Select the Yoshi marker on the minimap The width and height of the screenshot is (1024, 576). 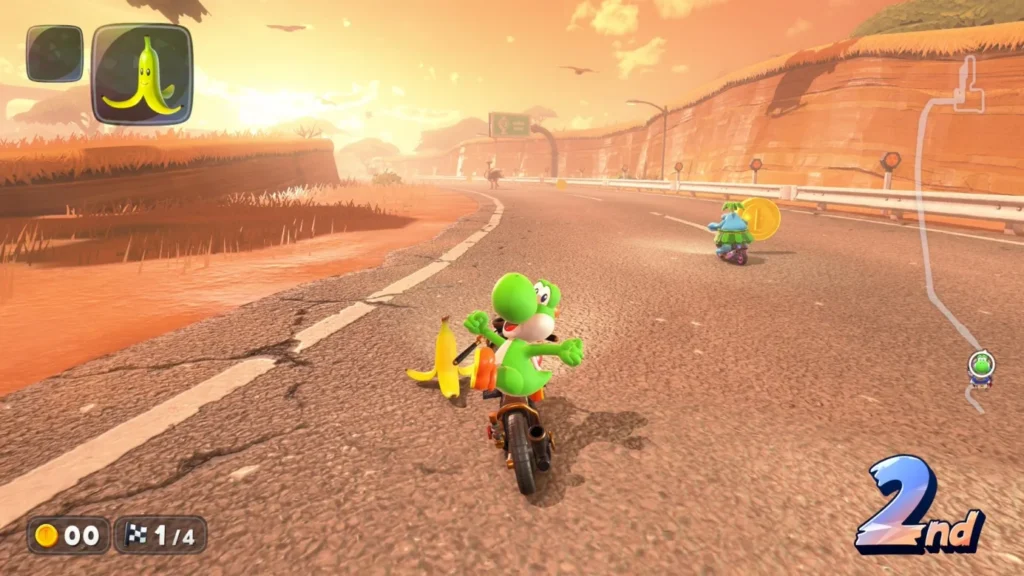coord(981,365)
